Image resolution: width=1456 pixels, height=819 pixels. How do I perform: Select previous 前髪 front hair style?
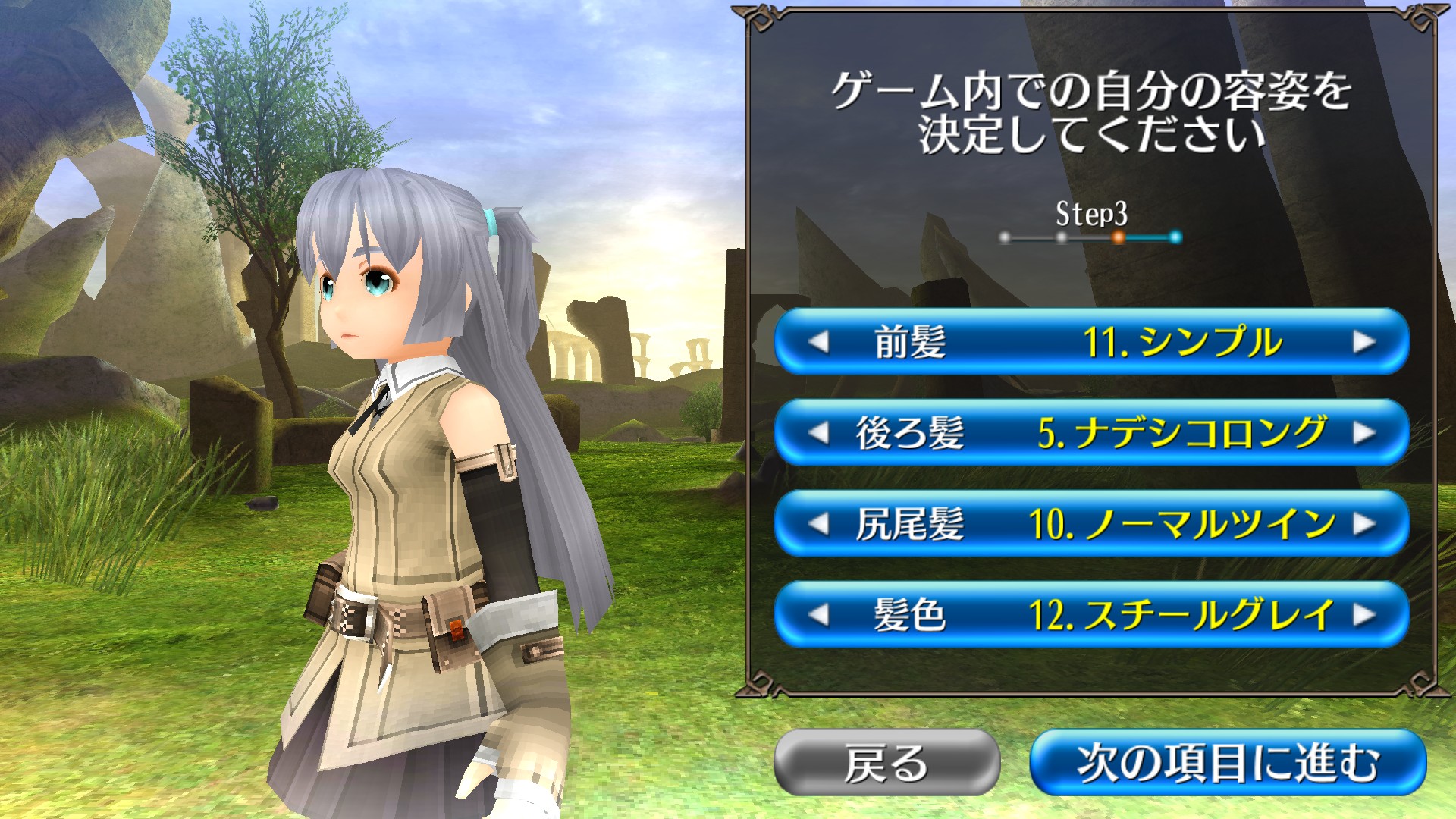coord(818,342)
